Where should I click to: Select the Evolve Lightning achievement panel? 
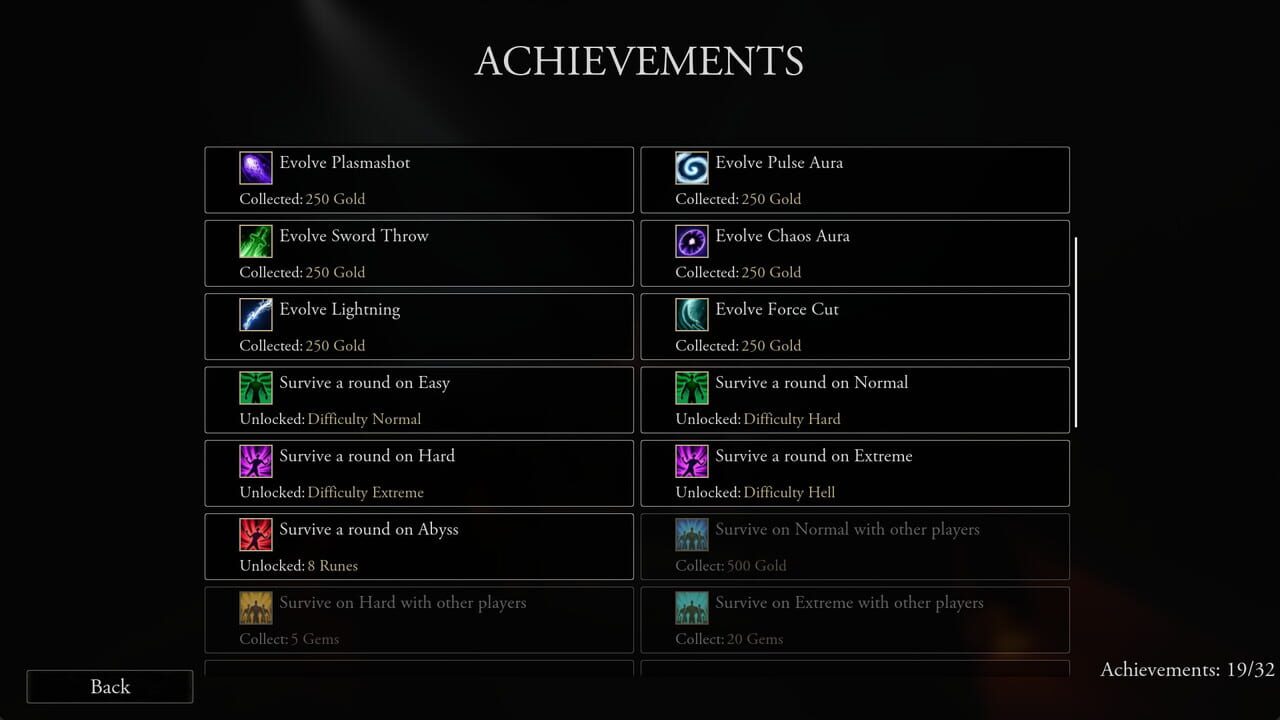(x=418, y=326)
